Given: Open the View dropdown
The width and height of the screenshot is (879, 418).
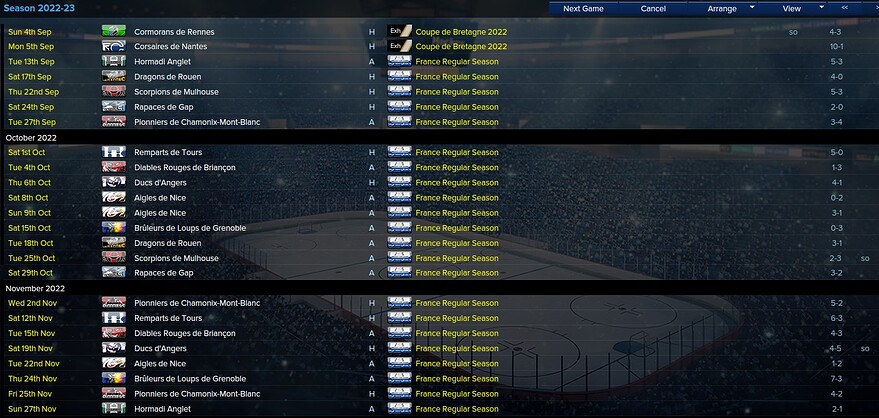Looking at the screenshot, I should tap(791, 8).
